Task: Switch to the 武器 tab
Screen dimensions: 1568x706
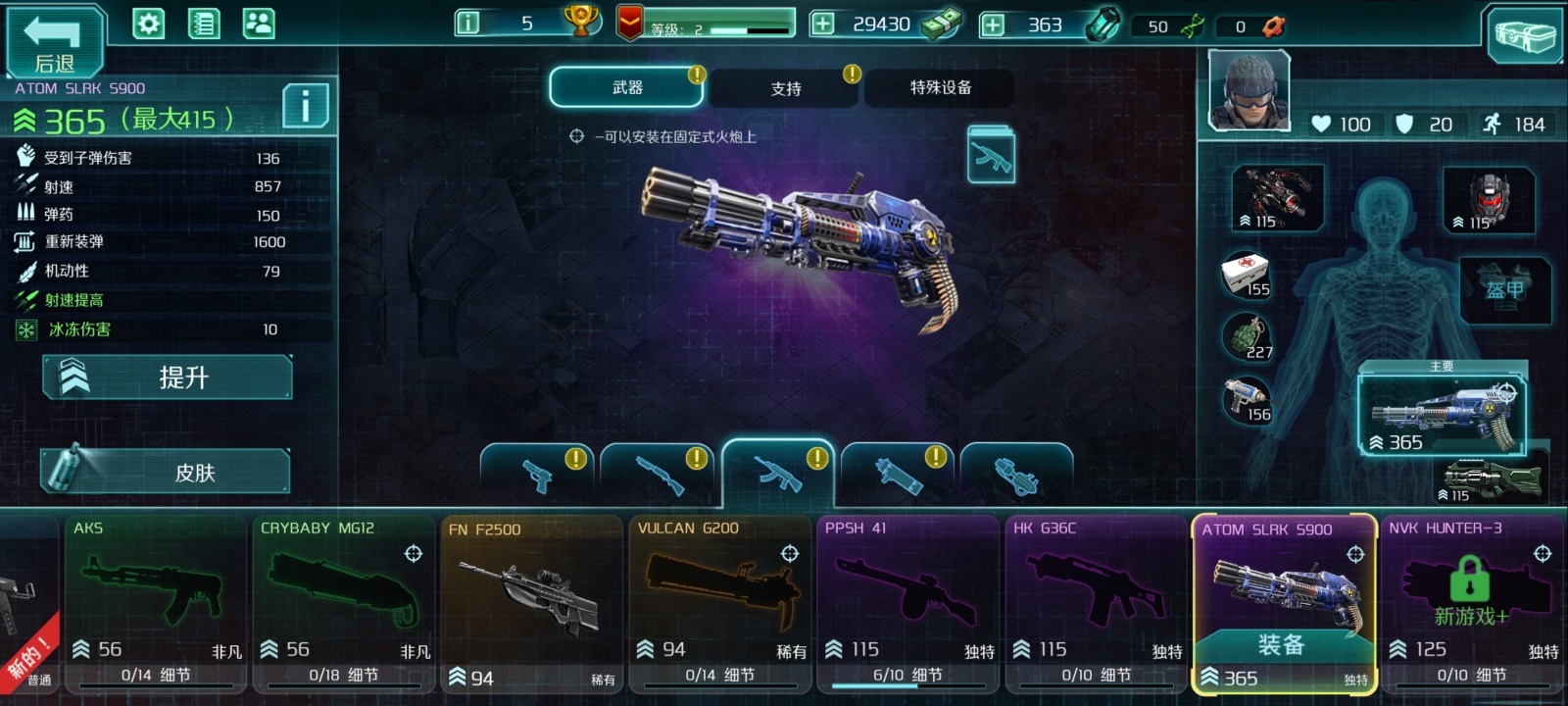Action: (627, 88)
